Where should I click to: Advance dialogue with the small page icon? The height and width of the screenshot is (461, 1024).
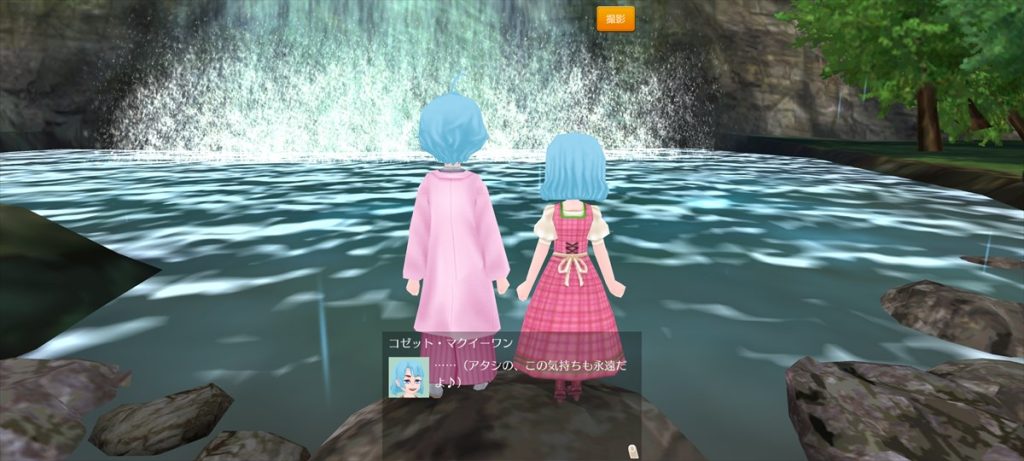pyautogui.click(x=632, y=449)
